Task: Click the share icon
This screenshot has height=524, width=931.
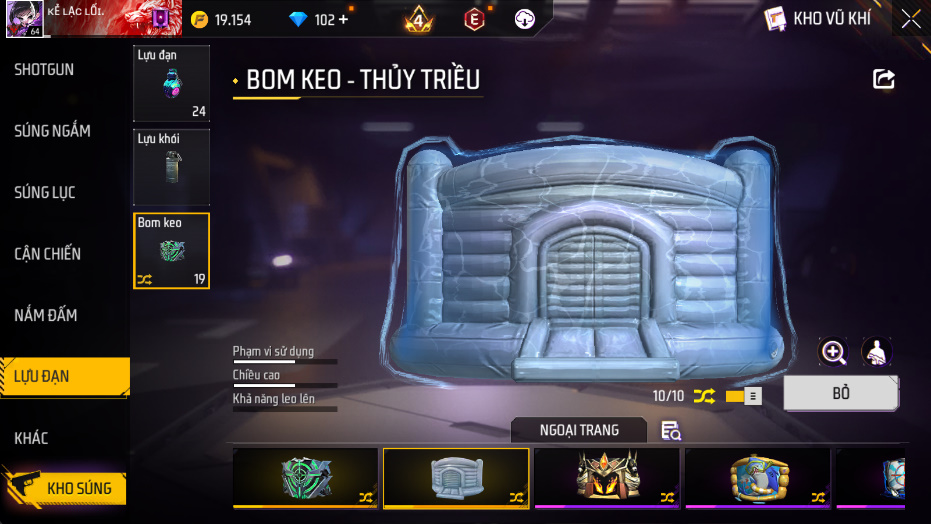Action: 884,79
